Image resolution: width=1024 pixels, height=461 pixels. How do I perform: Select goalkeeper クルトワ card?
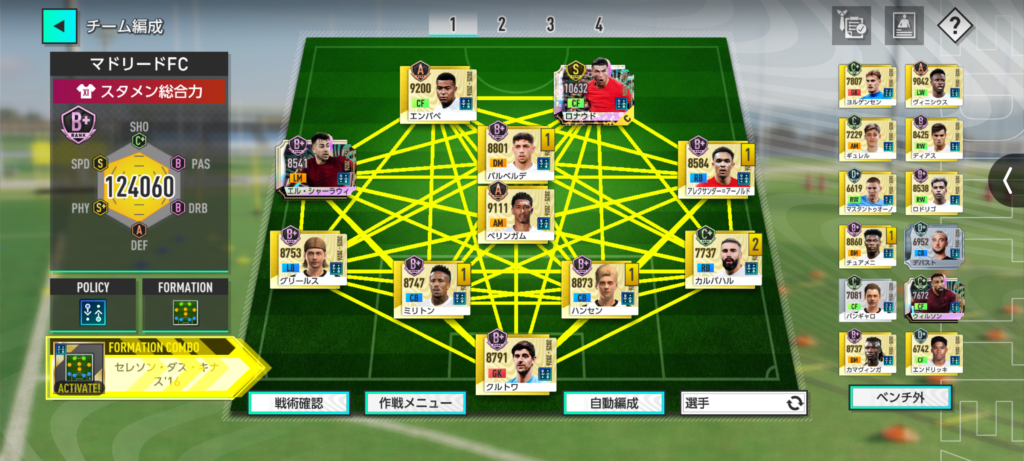pos(518,363)
